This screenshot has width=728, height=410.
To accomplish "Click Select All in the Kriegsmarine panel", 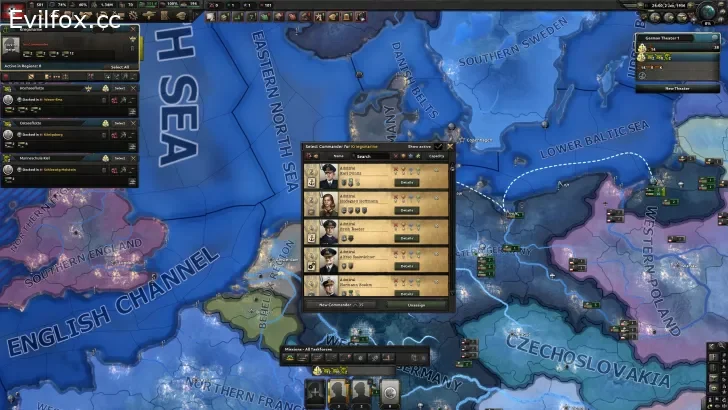I will pyautogui.click(x=120, y=67).
